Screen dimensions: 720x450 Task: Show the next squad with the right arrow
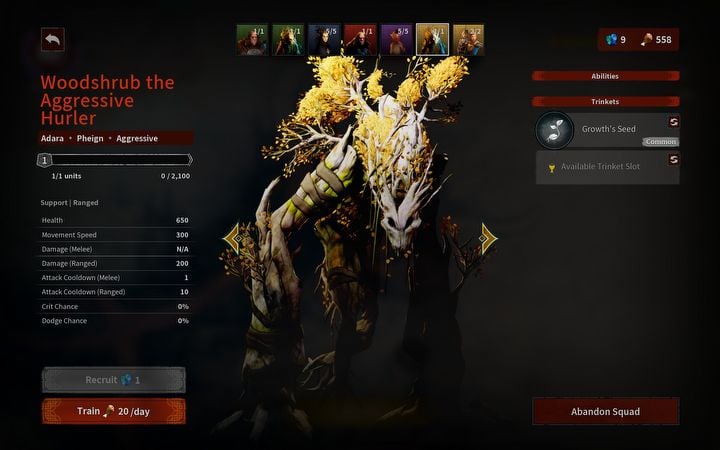(488, 237)
